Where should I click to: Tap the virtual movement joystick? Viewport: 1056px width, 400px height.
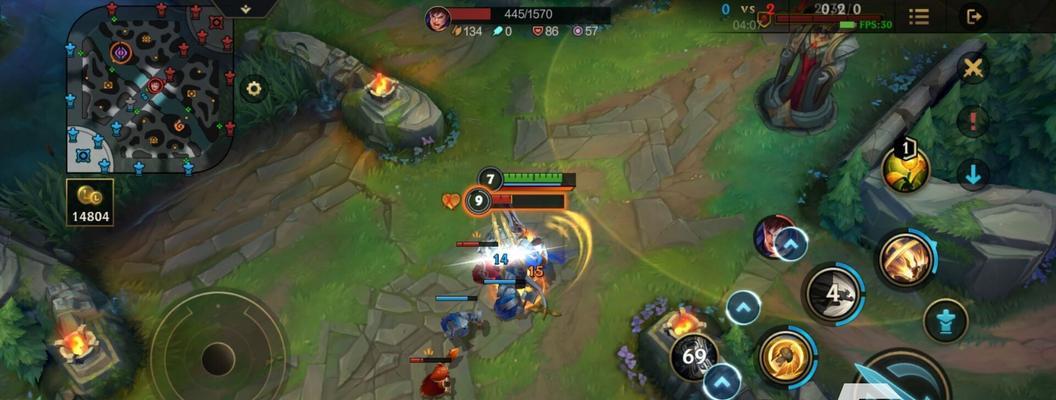218,355
